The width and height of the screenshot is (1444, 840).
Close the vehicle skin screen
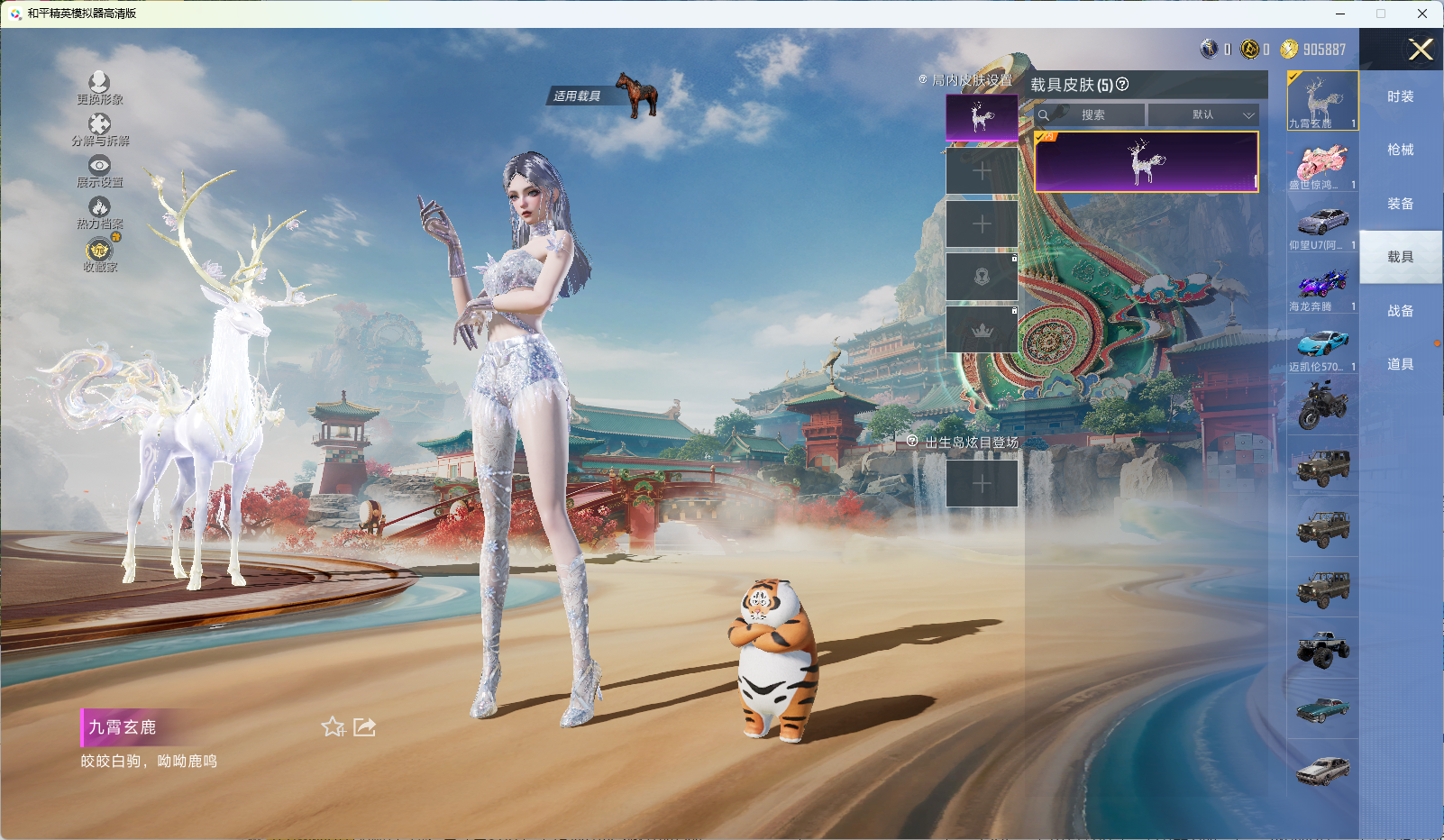[1421, 50]
